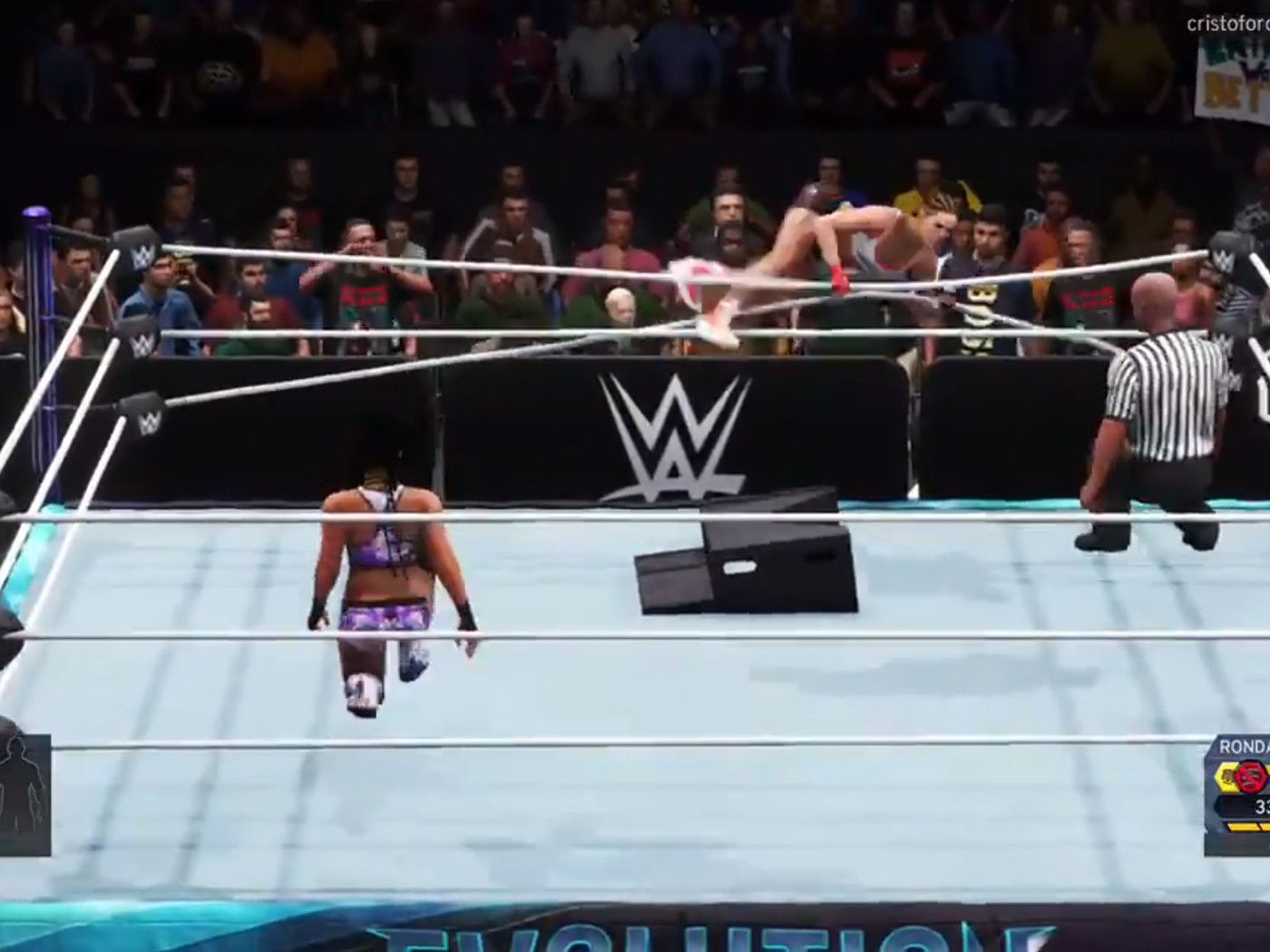This screenshot has width=1270, height=952.
Task: Select the red no-finisher icon in Ronda's HUD
Action: [1250, 776]
